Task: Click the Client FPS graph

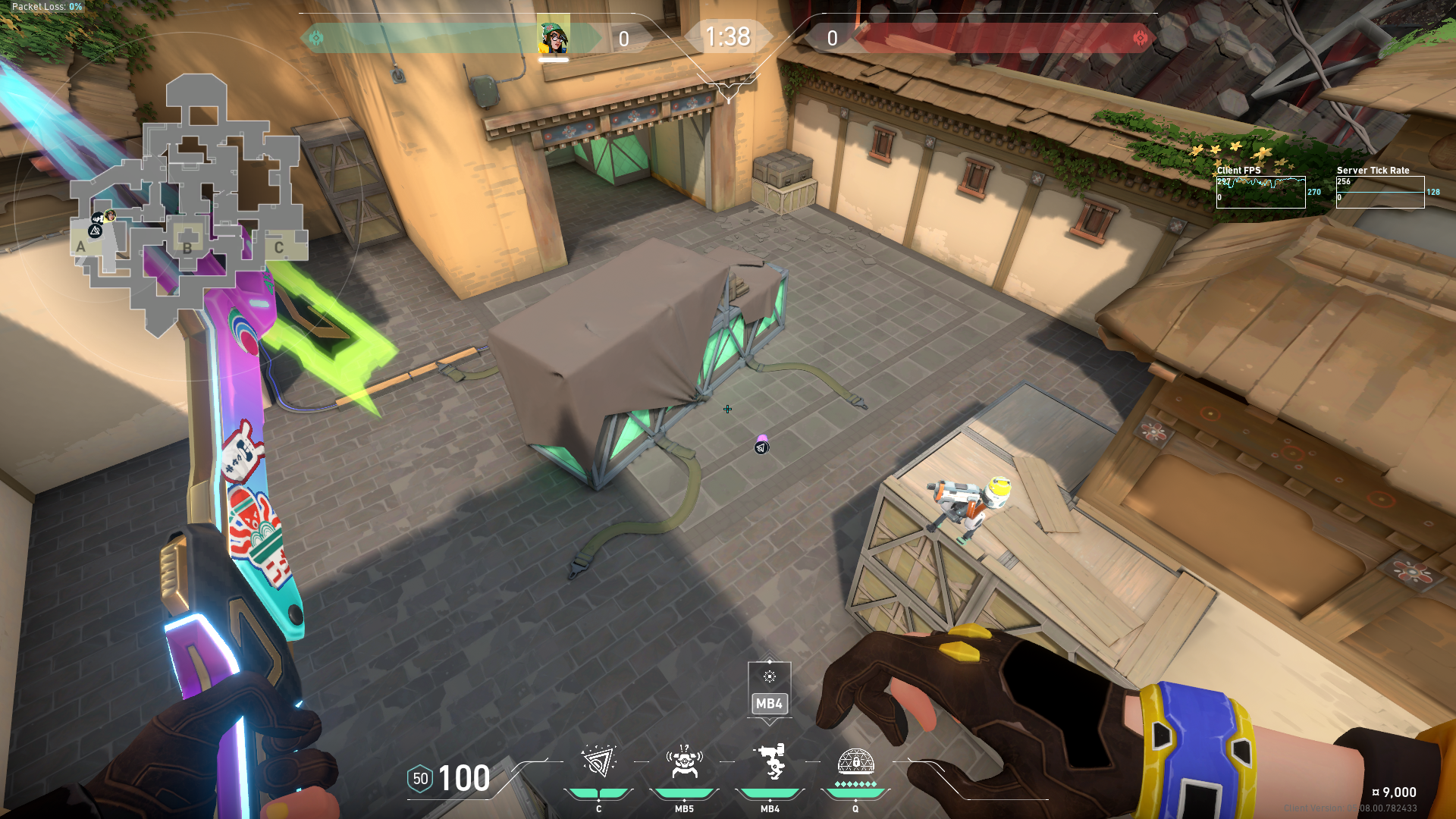Action: point(1260,192)
